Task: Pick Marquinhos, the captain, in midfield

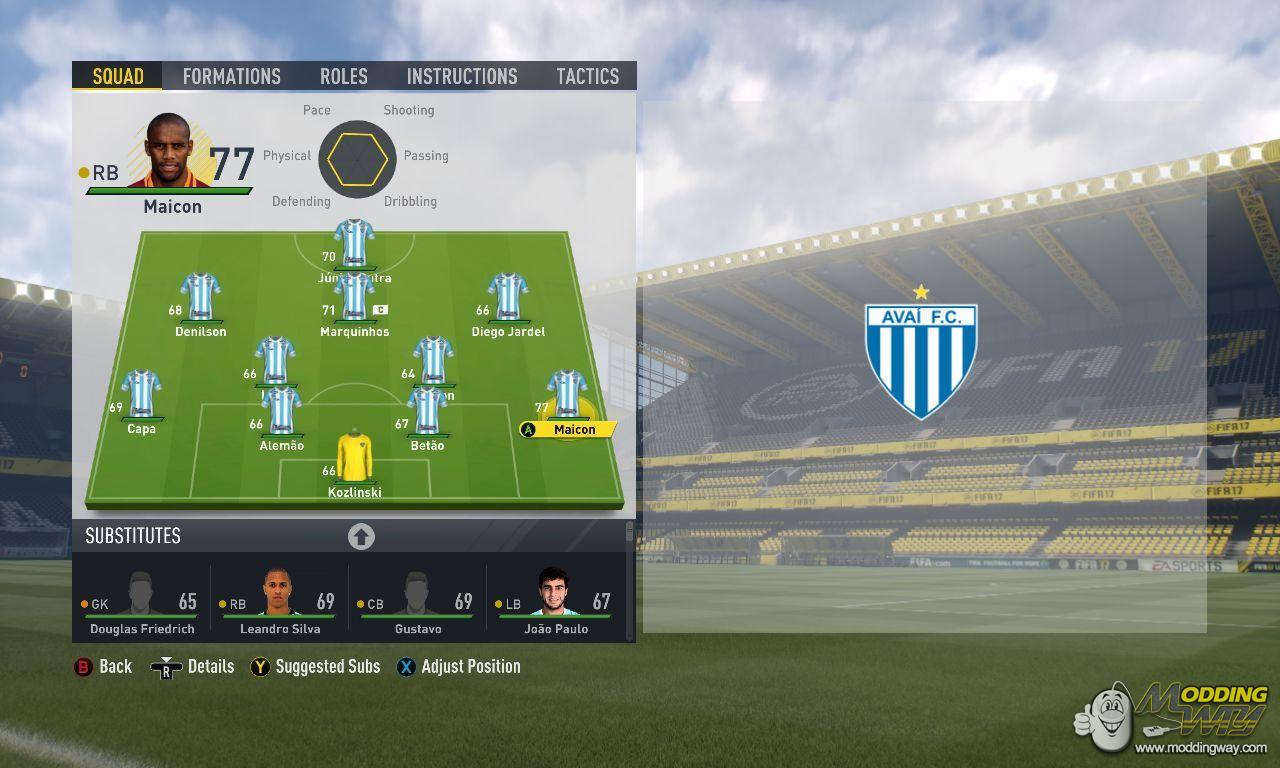Action: (x=354, y=298)
